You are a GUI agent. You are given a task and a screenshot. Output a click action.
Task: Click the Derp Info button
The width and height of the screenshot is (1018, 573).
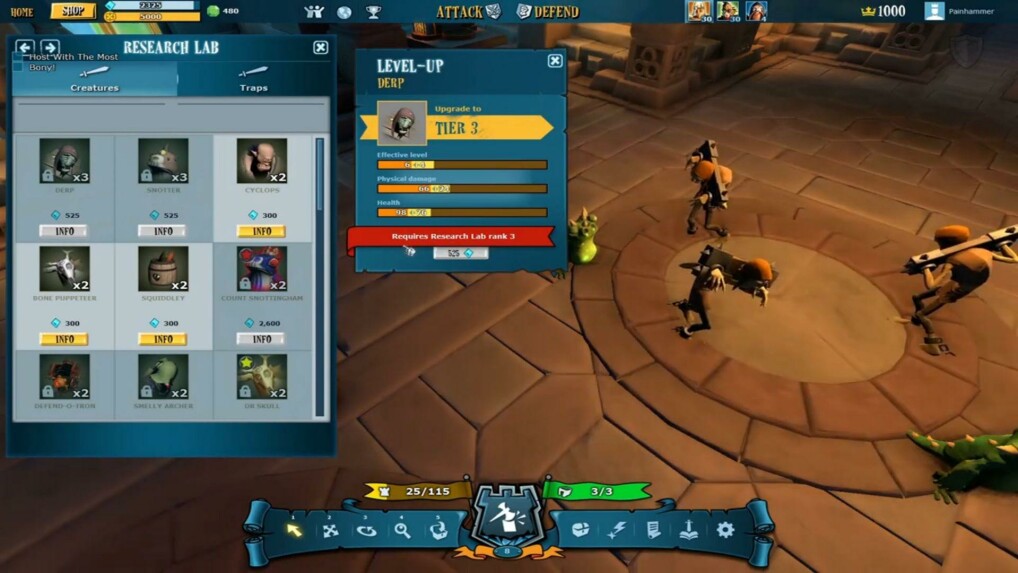pos(64,231)
